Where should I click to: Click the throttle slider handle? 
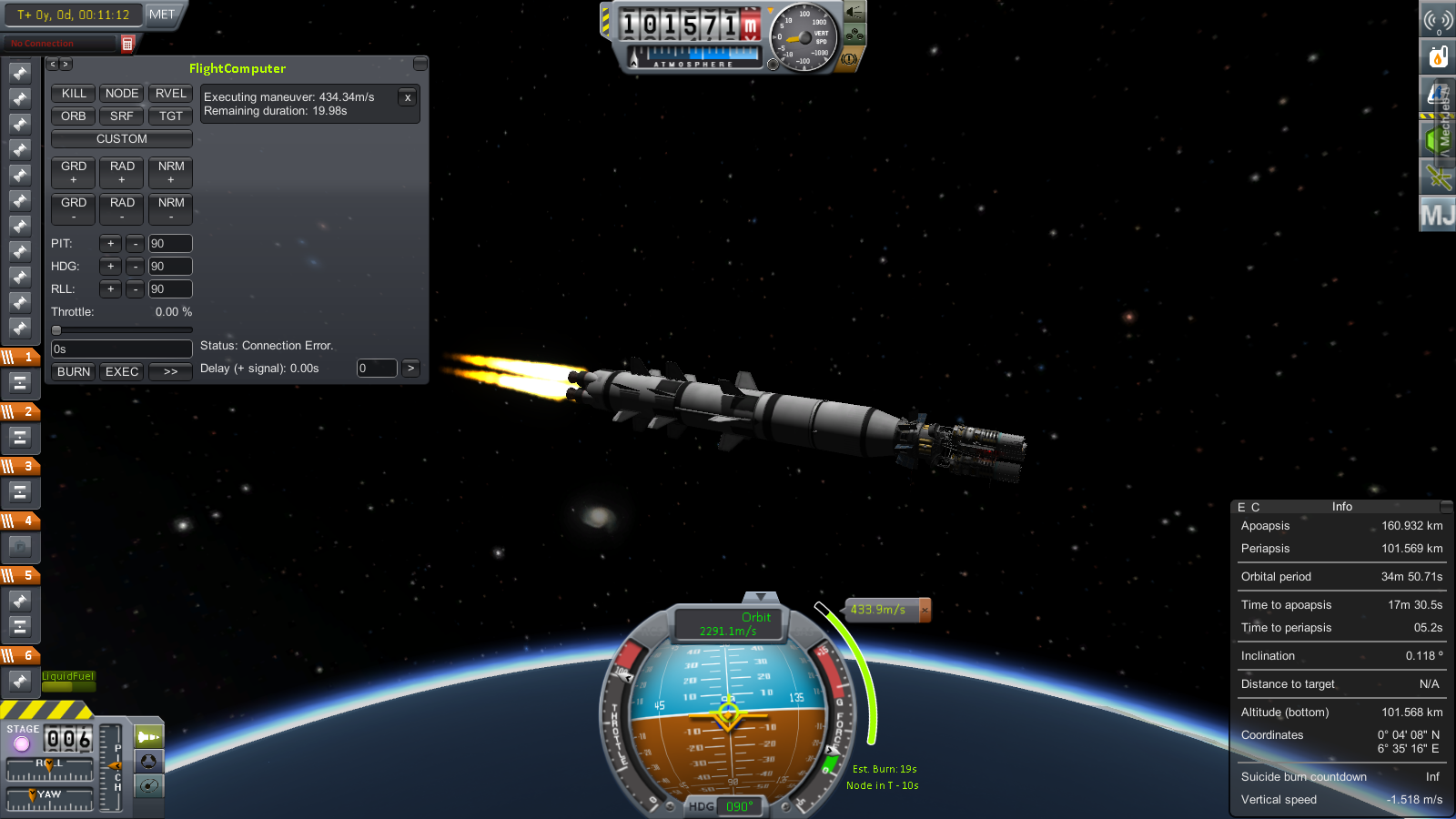click(x=56, y=330)
